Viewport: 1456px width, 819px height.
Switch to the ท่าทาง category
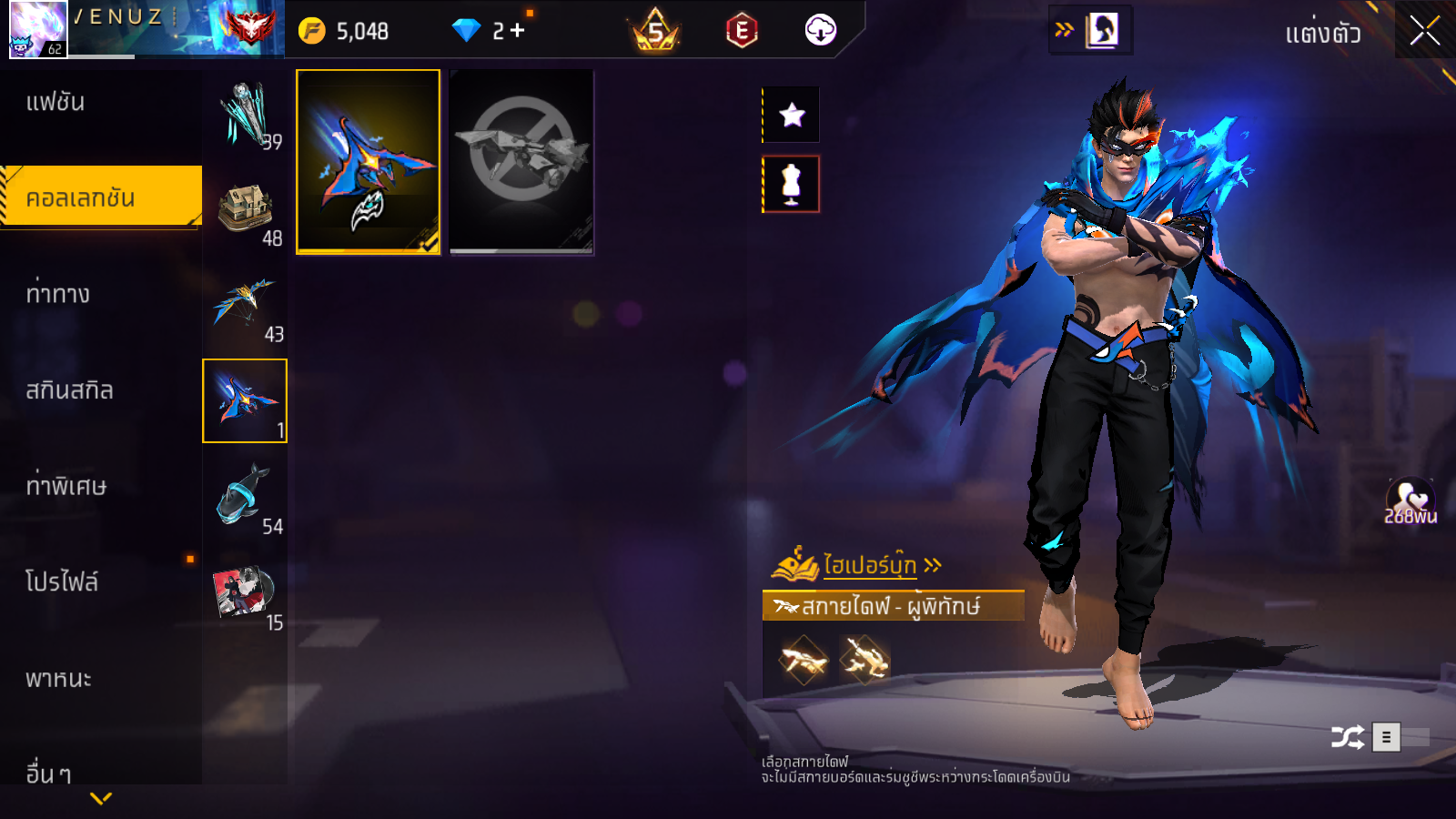58,294
